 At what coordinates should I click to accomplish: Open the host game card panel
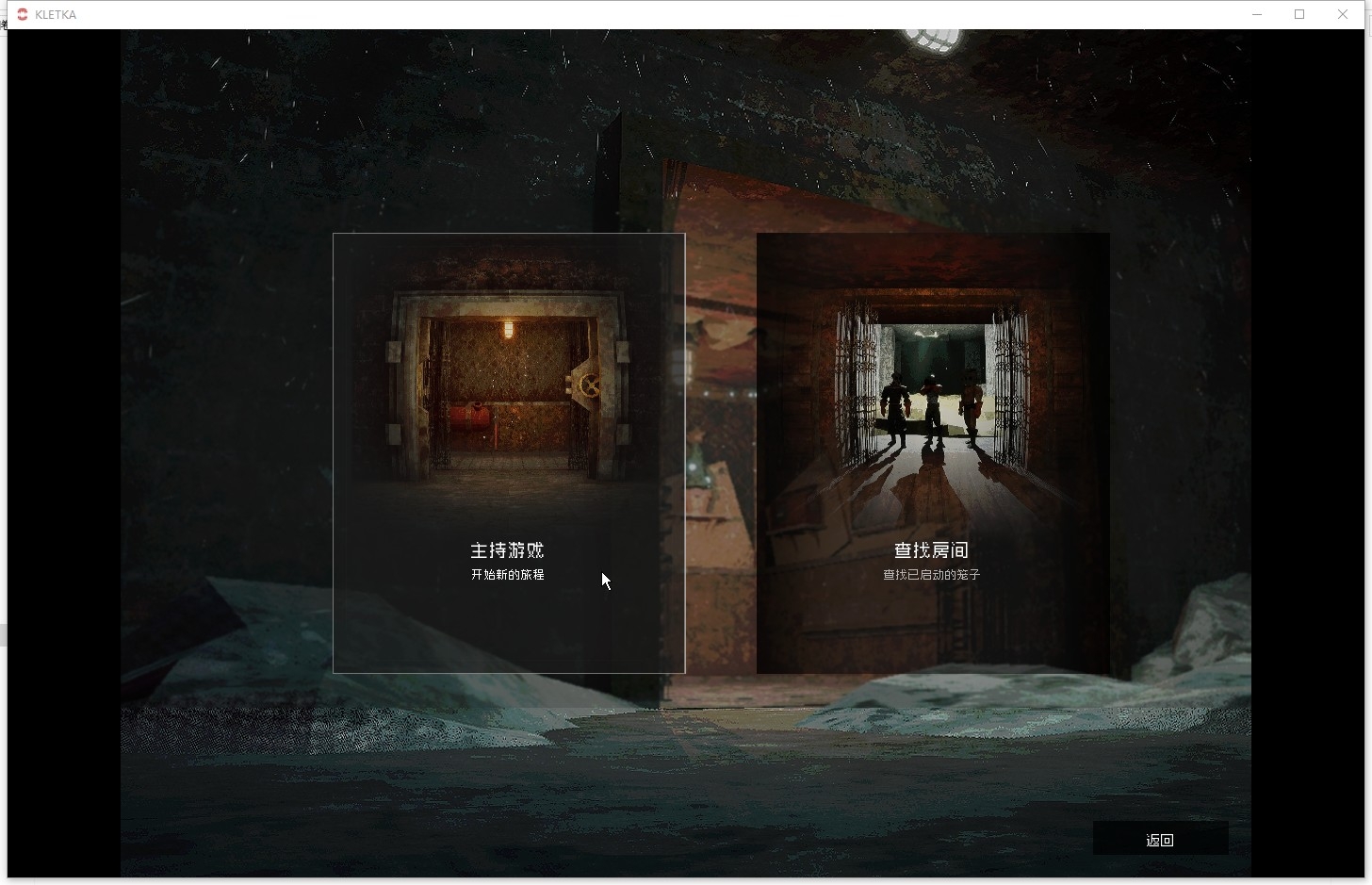(508, 452)
